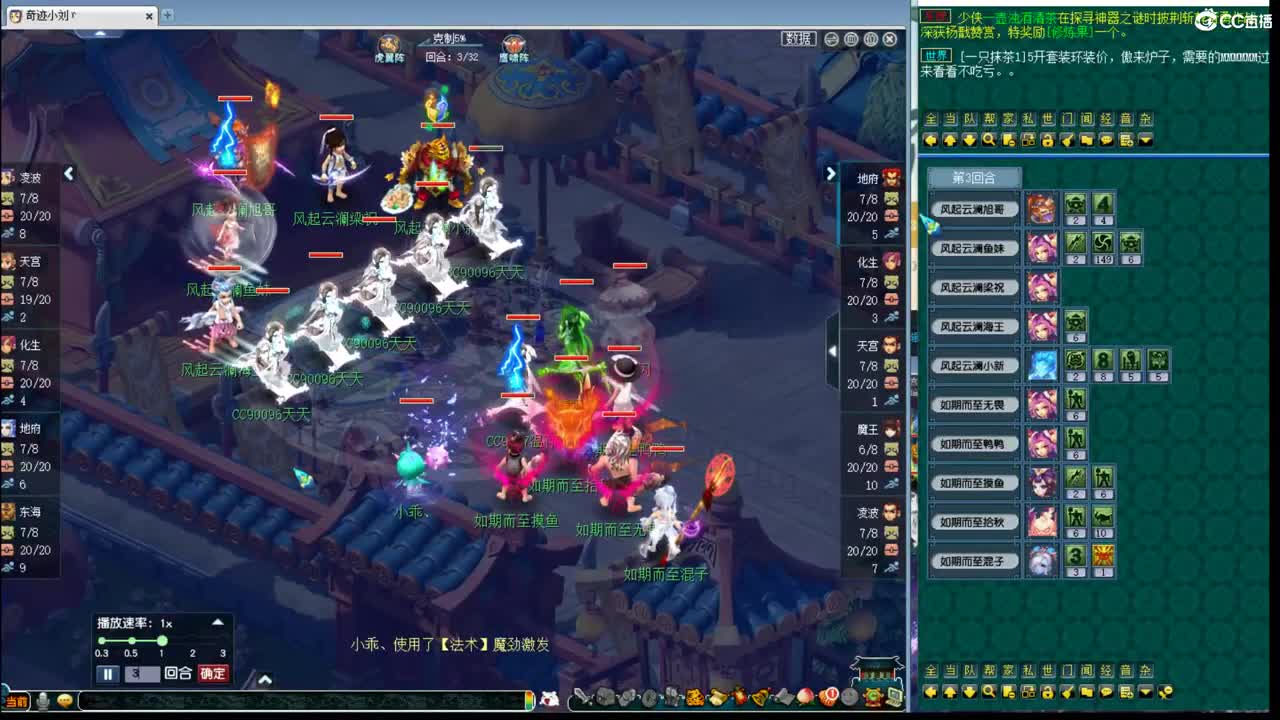Click the red alarm icon showing a 1 badge
Image resolution: width=1280 pixels, height=720 pixels.
(x=828, y=699)
